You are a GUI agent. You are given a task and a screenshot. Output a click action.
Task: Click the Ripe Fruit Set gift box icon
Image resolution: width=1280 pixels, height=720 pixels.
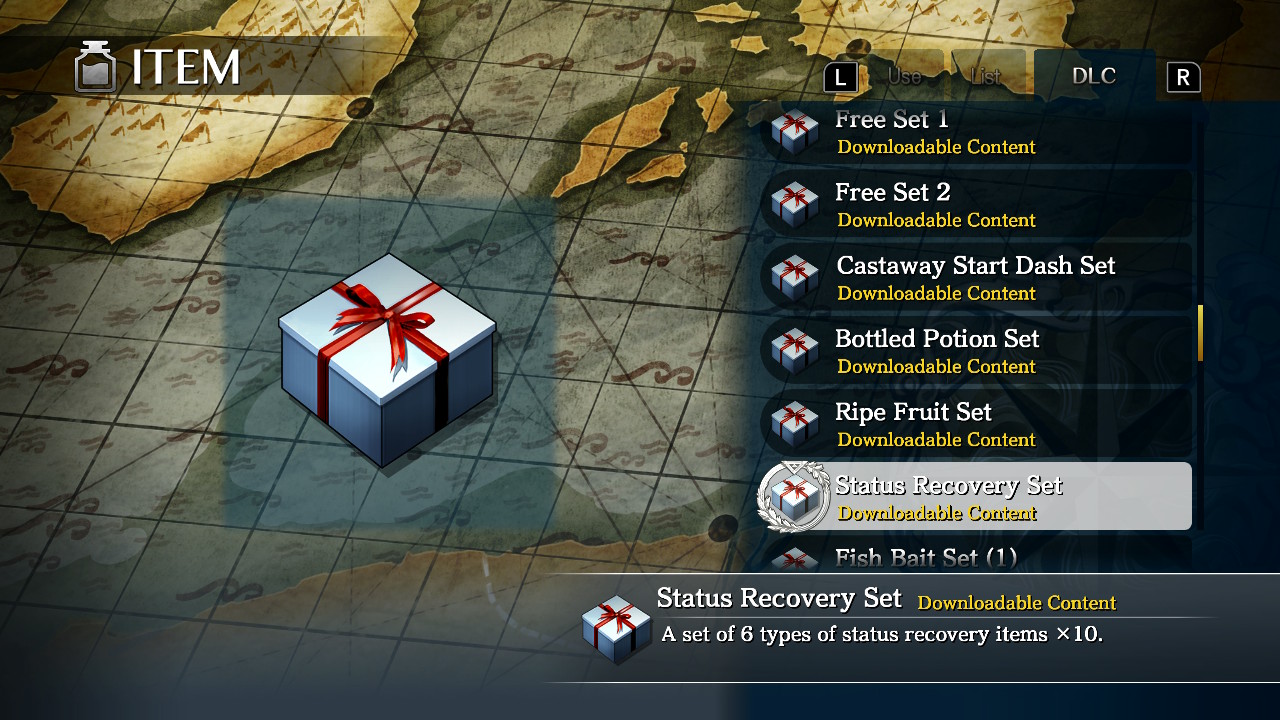(793, 424)
